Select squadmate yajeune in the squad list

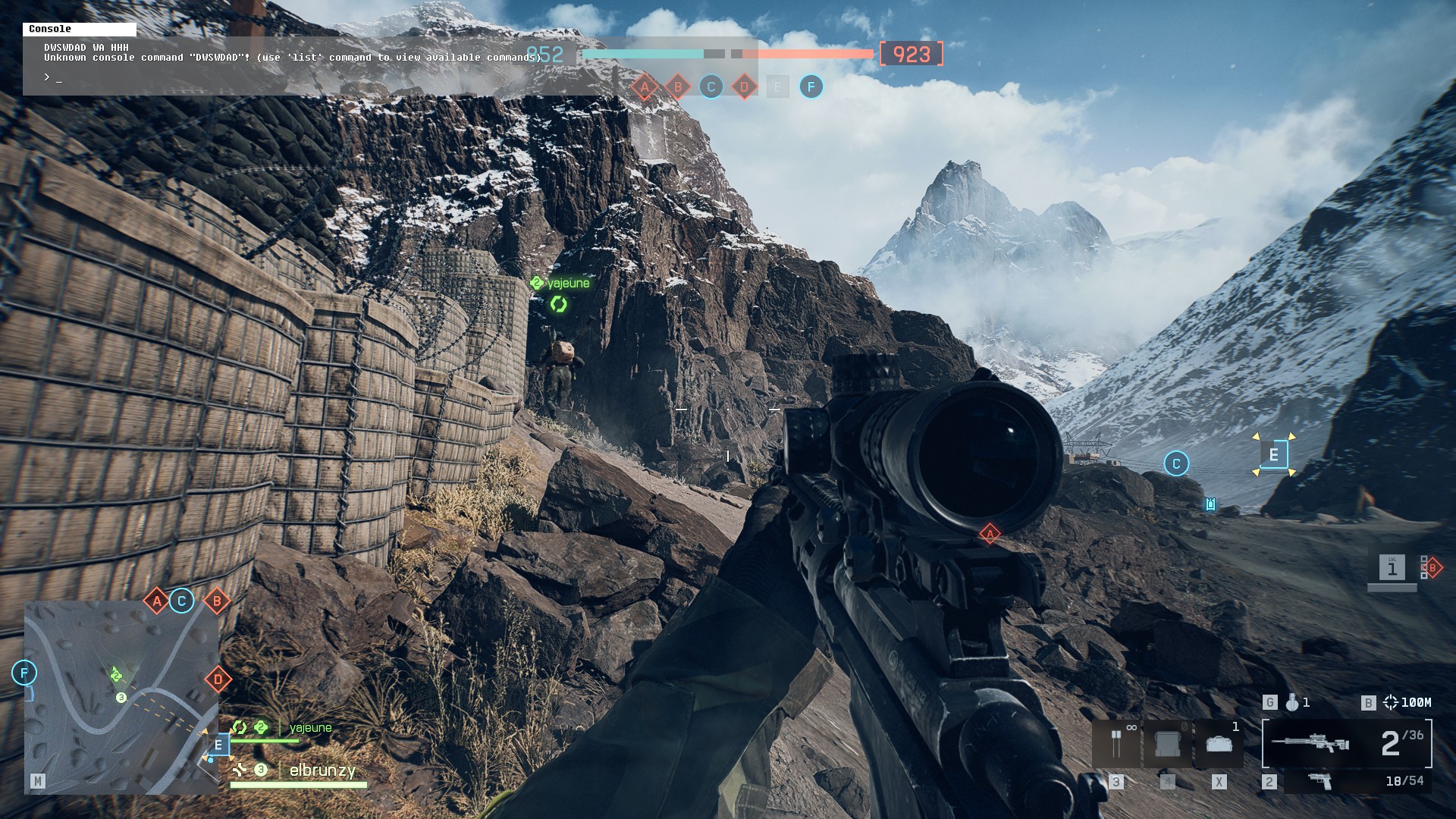click(310, 728)
